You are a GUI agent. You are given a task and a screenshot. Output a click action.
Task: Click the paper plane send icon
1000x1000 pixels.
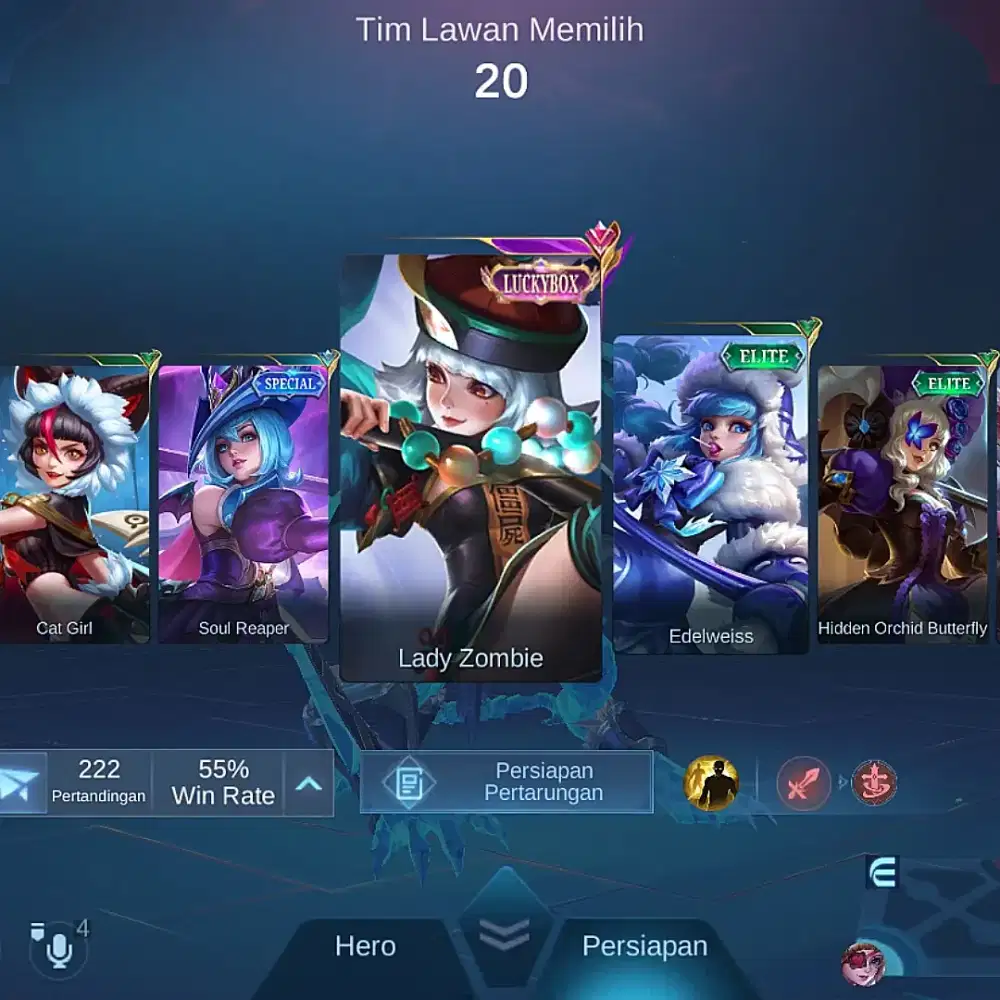(21, 783)
